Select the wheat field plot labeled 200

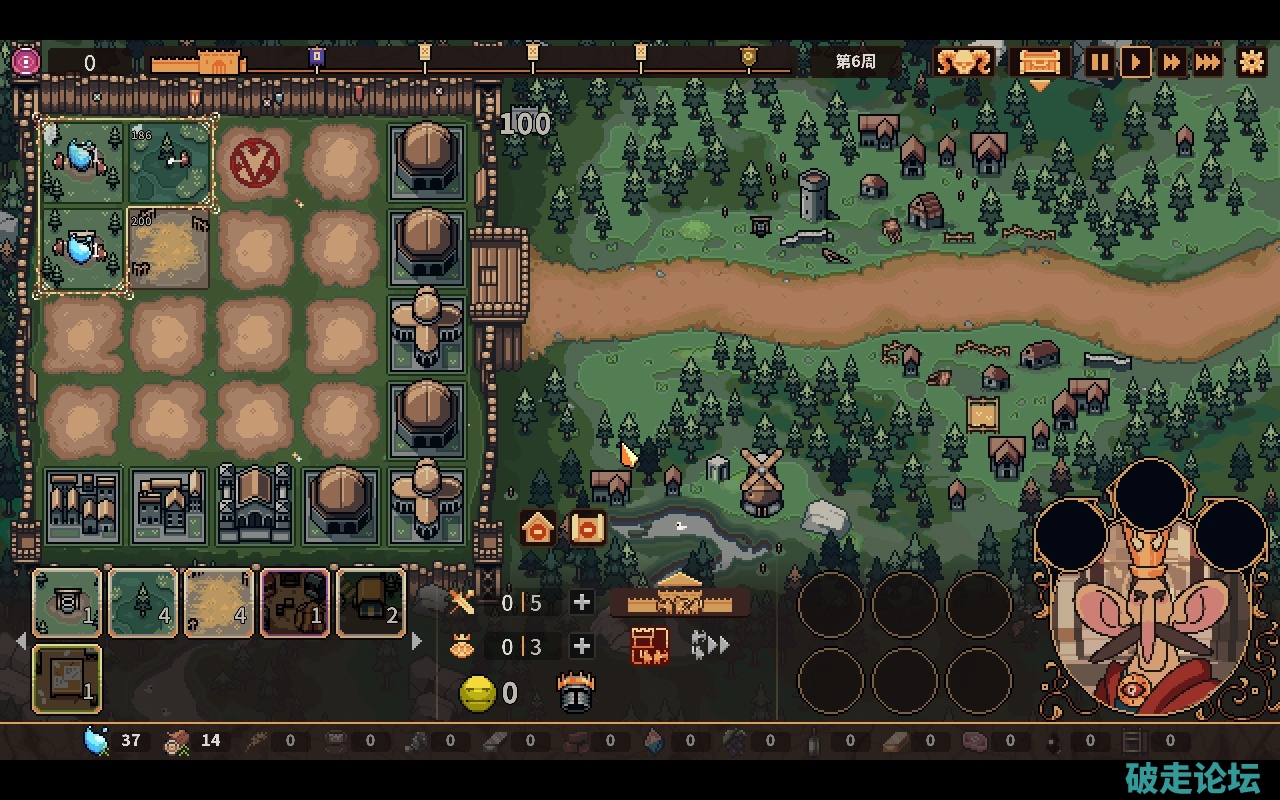point(169,248)
